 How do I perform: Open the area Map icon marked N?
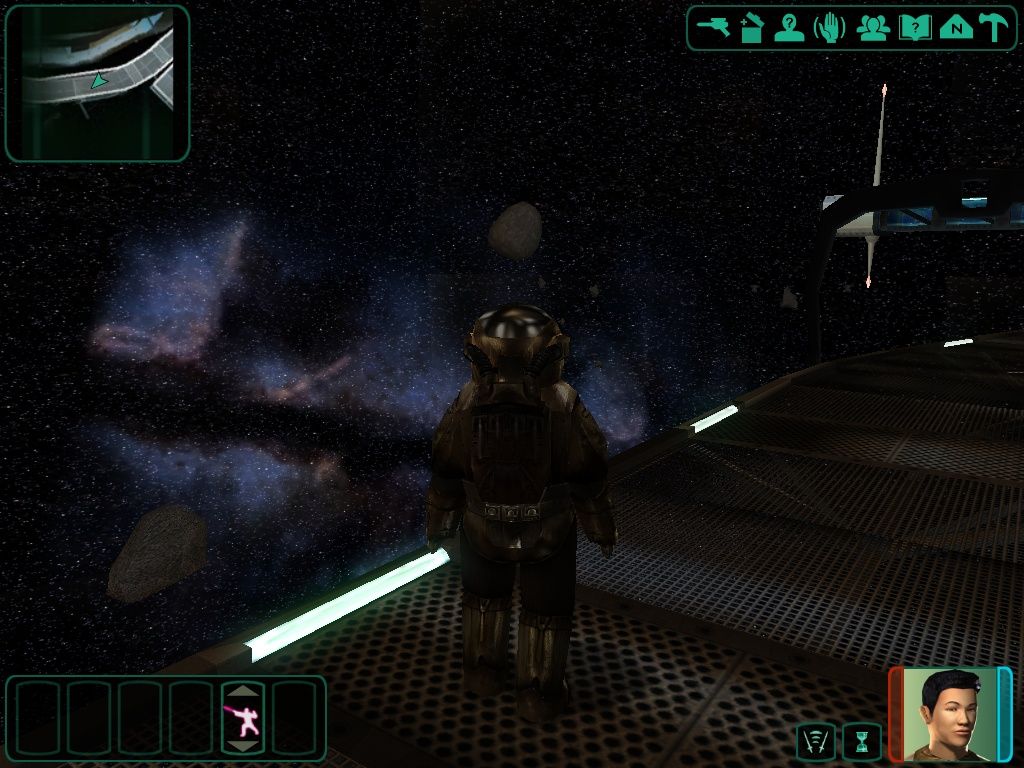point(956,28)
